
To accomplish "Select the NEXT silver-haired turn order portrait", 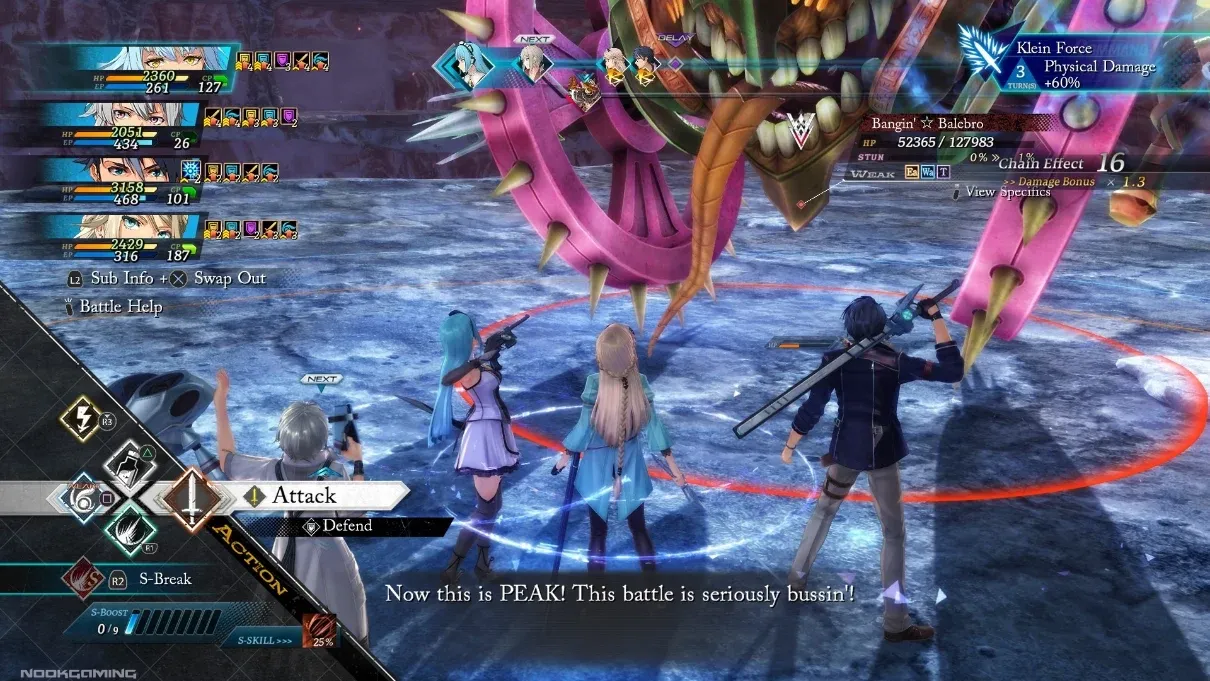I will 533,64.
